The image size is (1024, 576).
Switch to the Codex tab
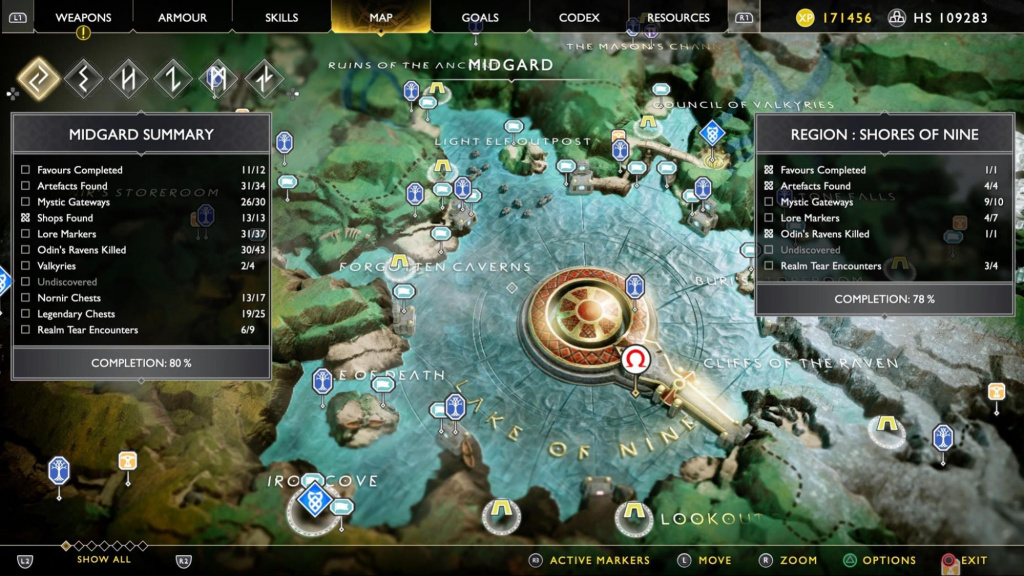[579, 17]
